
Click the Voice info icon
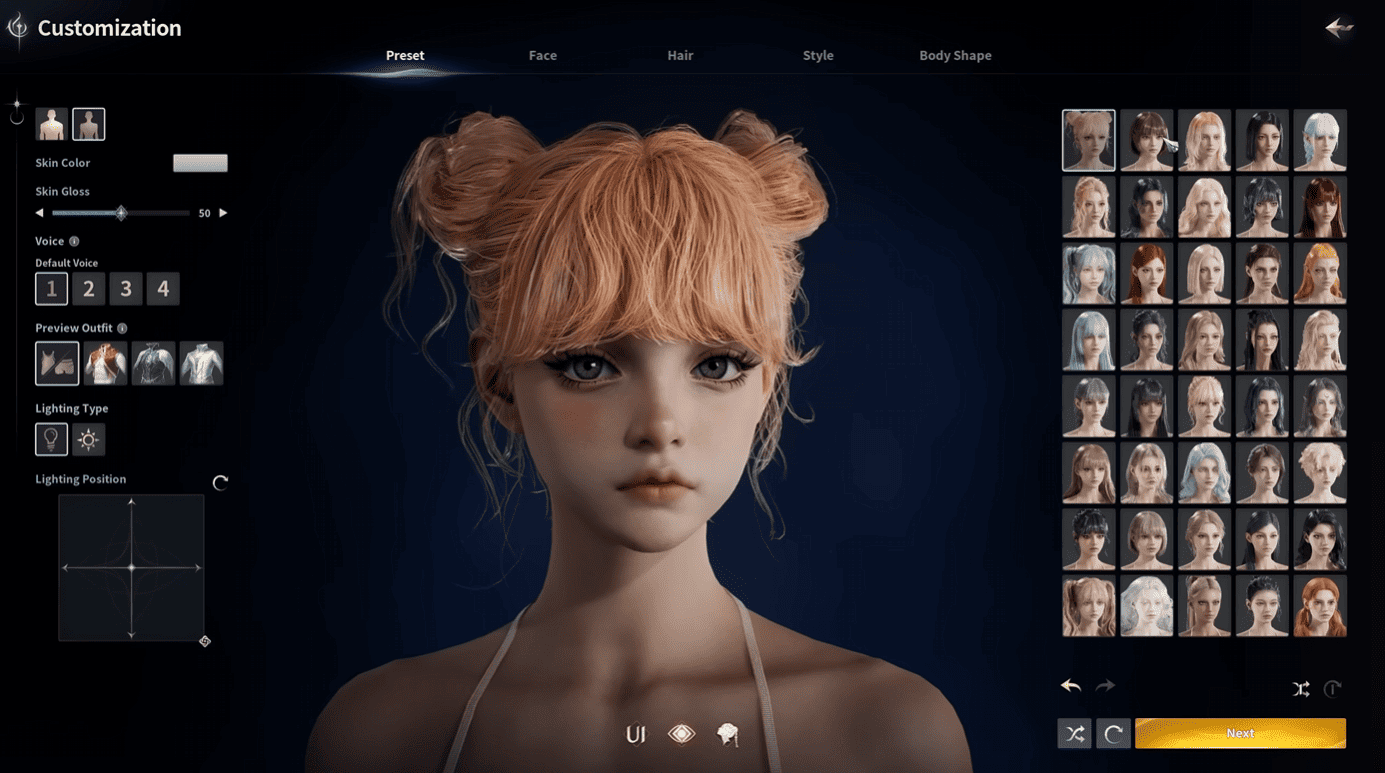[x=74, y=241]
